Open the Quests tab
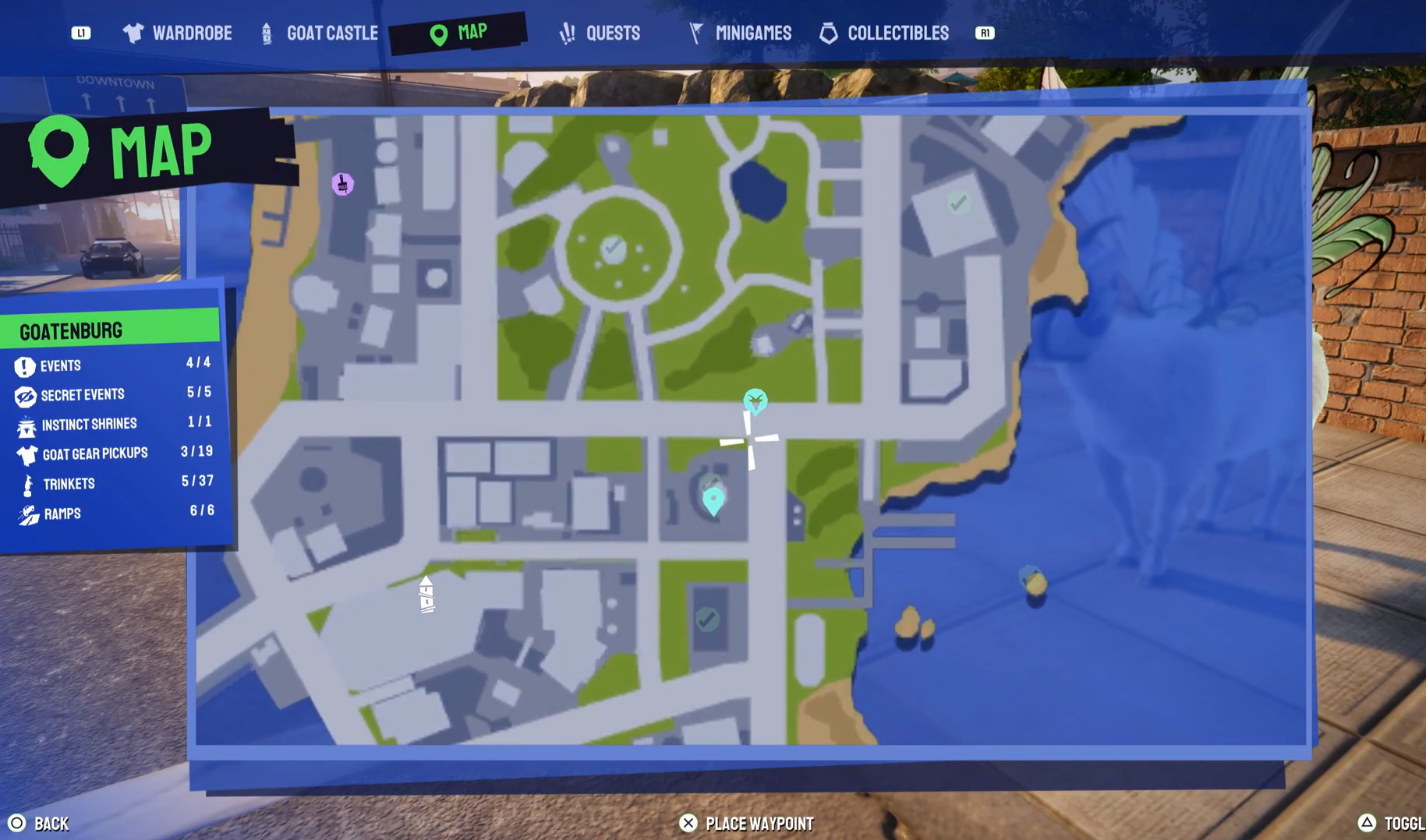Image resolution: width=1426 pixels, height=840 pixels. (612, 33)
